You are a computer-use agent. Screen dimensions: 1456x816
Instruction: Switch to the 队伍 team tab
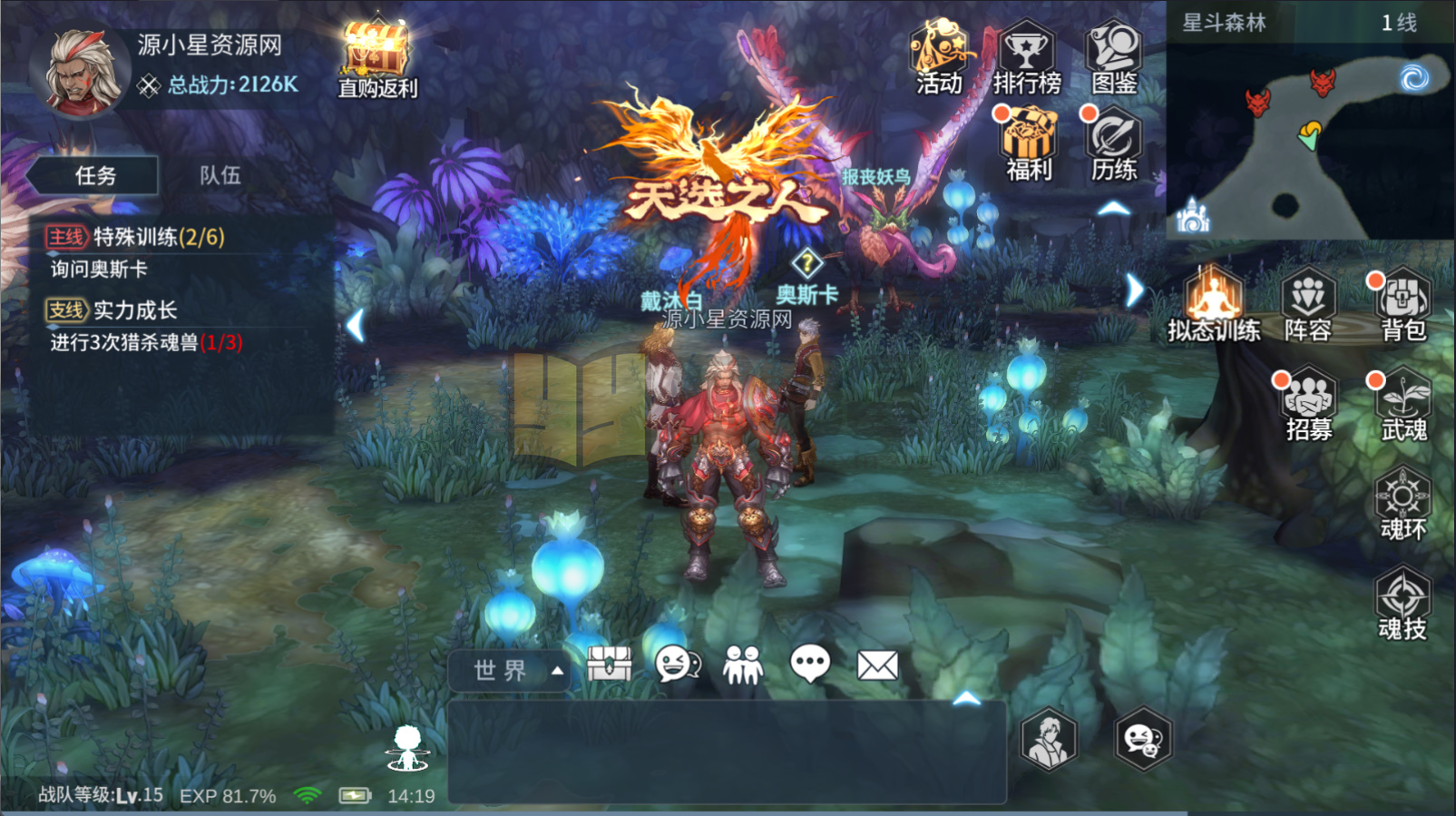tap(220, 175)
